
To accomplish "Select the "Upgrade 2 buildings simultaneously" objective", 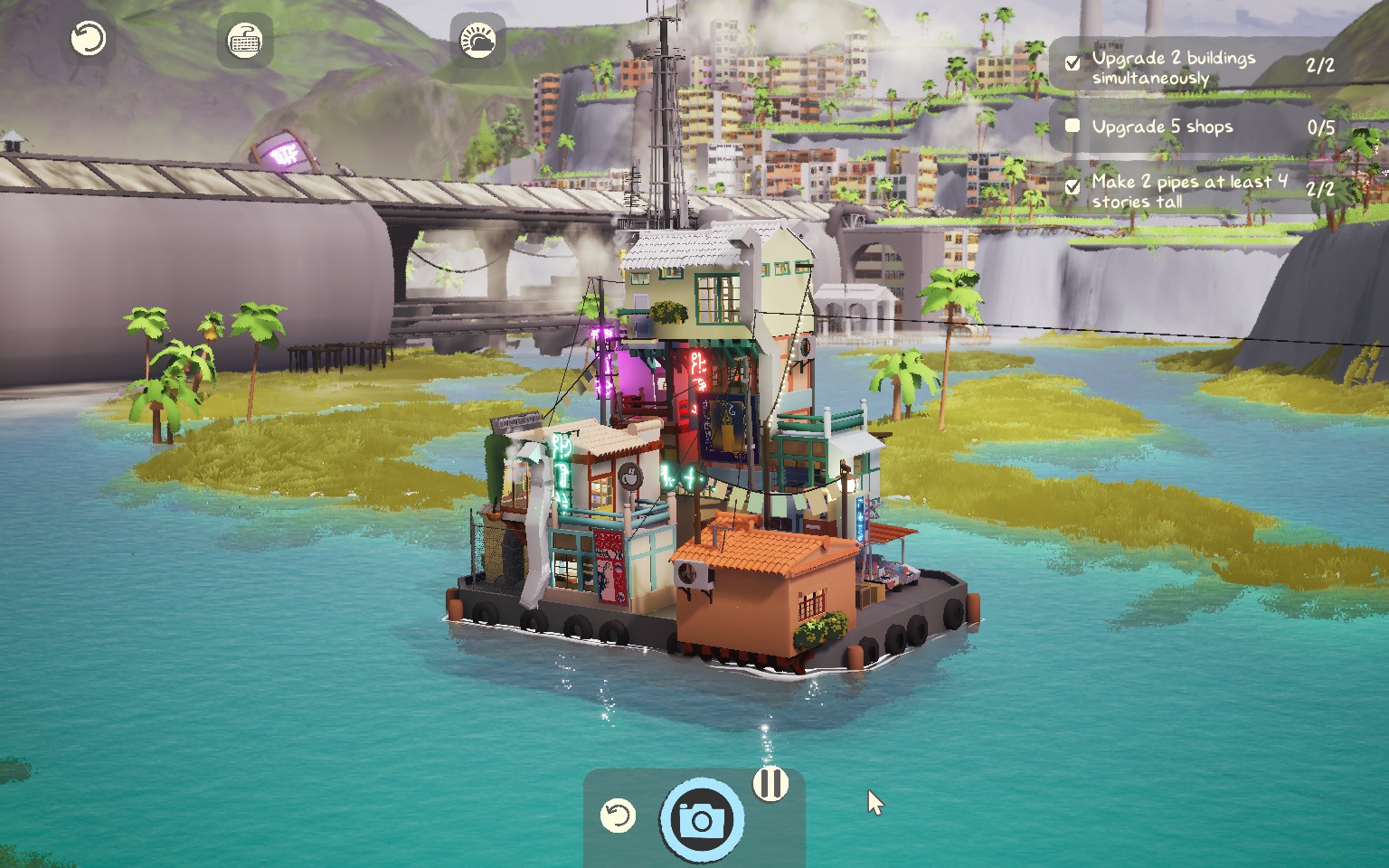I will (x=1173, y=67).
